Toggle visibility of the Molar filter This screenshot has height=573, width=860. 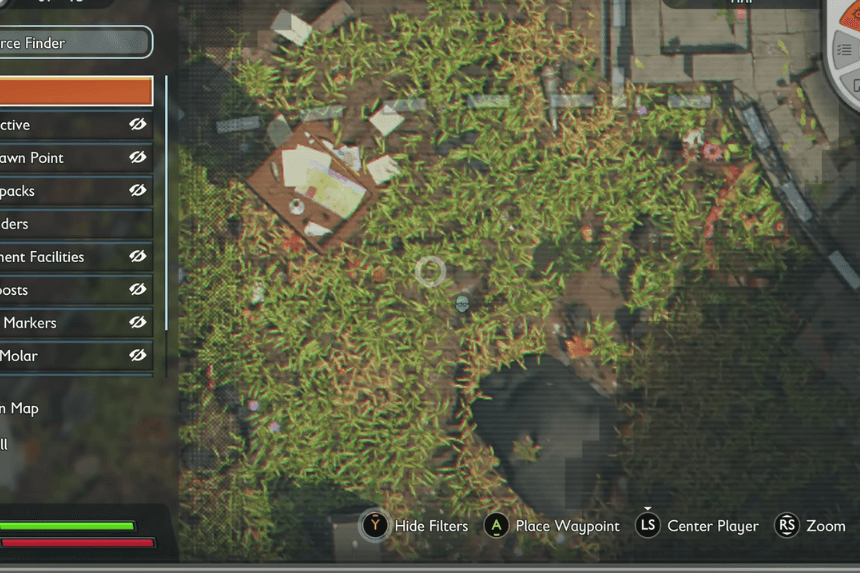[x=138, y=355]
